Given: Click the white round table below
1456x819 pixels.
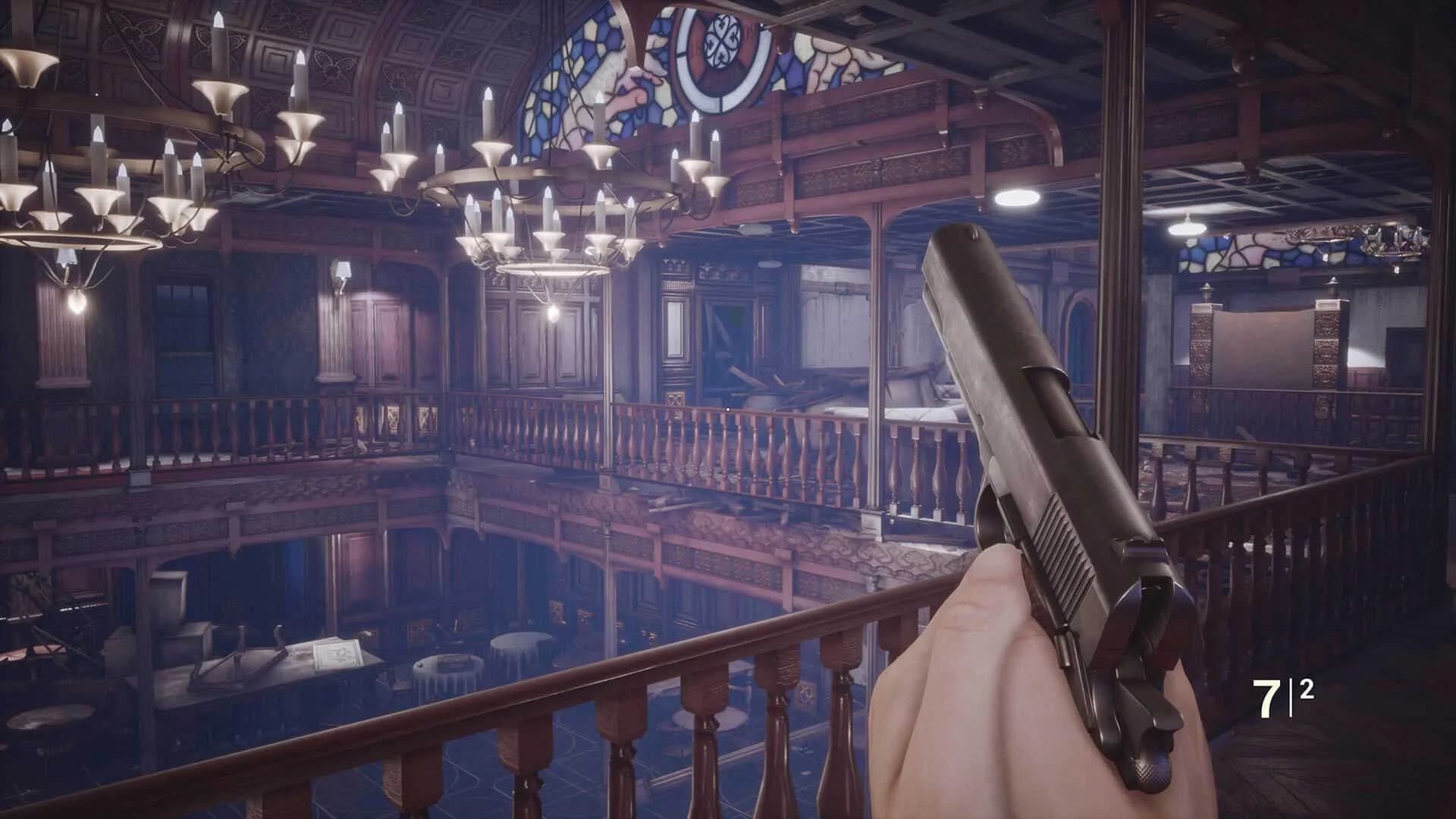Looking at the screenshot, I should (446, 667).
